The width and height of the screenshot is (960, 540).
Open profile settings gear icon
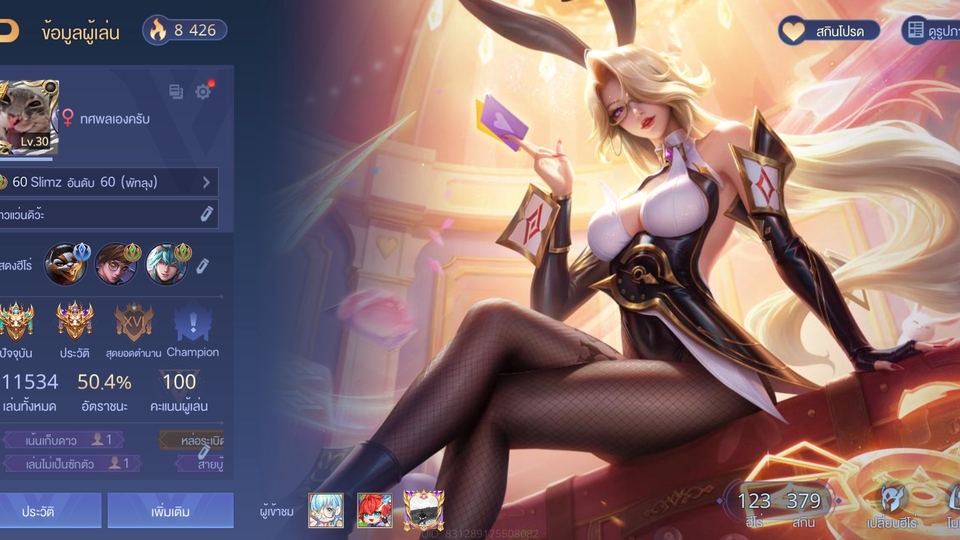point(203,92)
